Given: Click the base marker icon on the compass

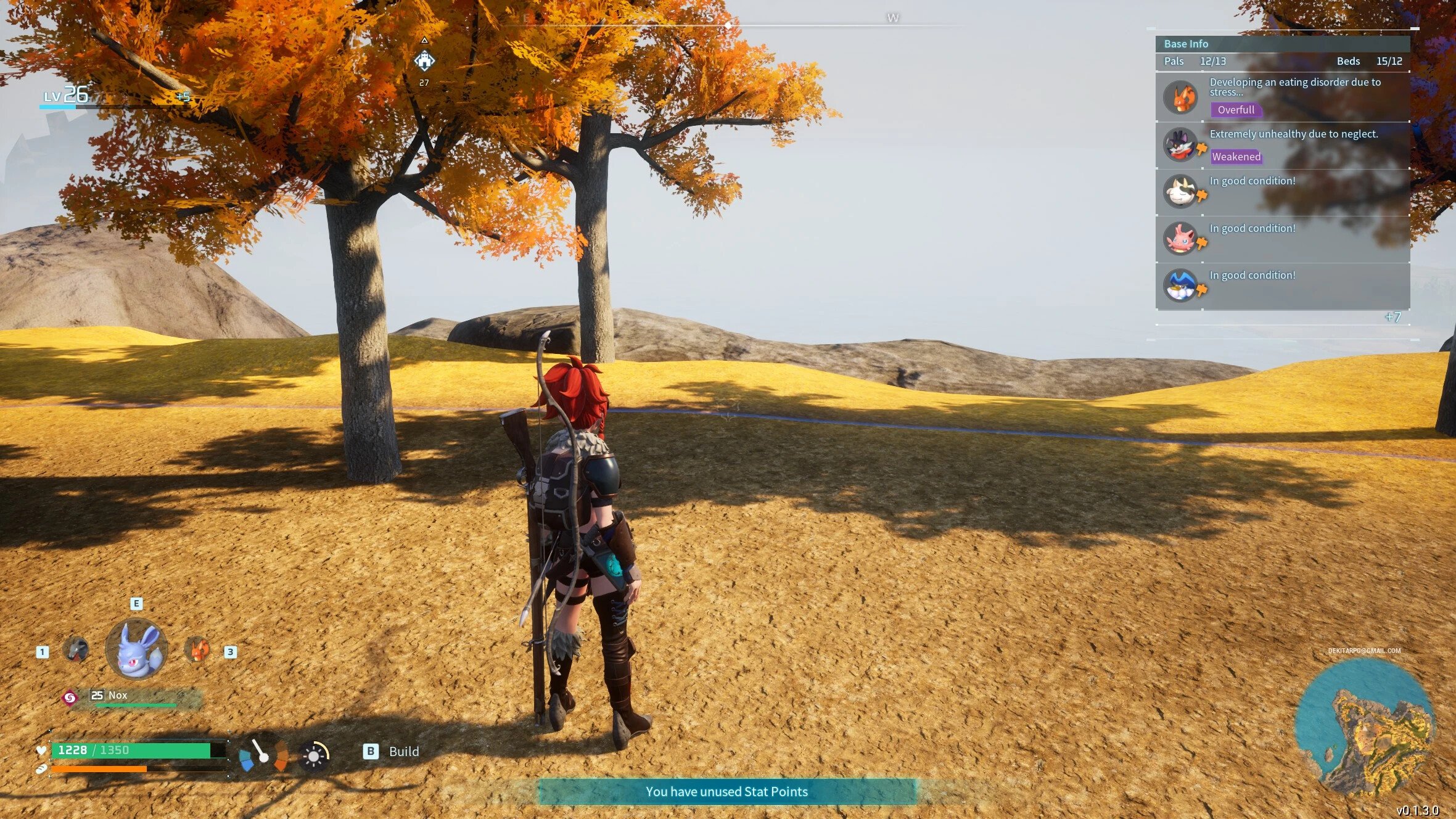Looking at the screenshot, I should [424, 60].
